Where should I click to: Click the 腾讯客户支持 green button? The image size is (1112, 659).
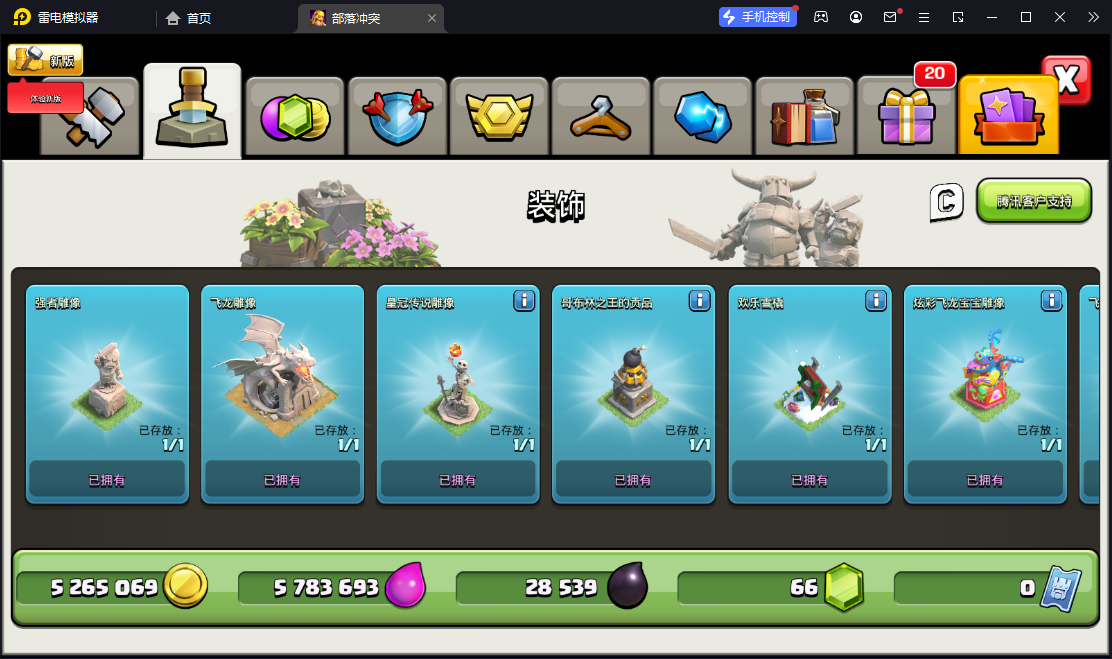[1033, 201]
